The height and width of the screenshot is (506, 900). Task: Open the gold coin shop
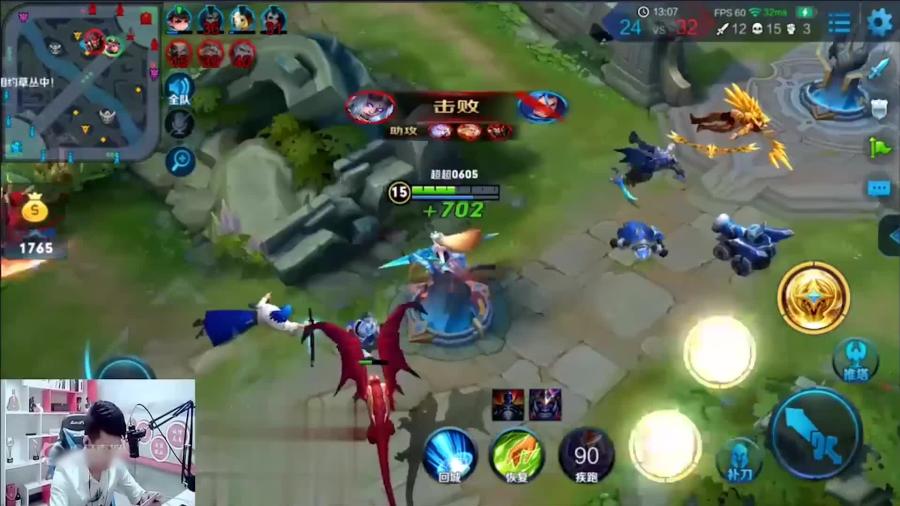tap(35, 210)
